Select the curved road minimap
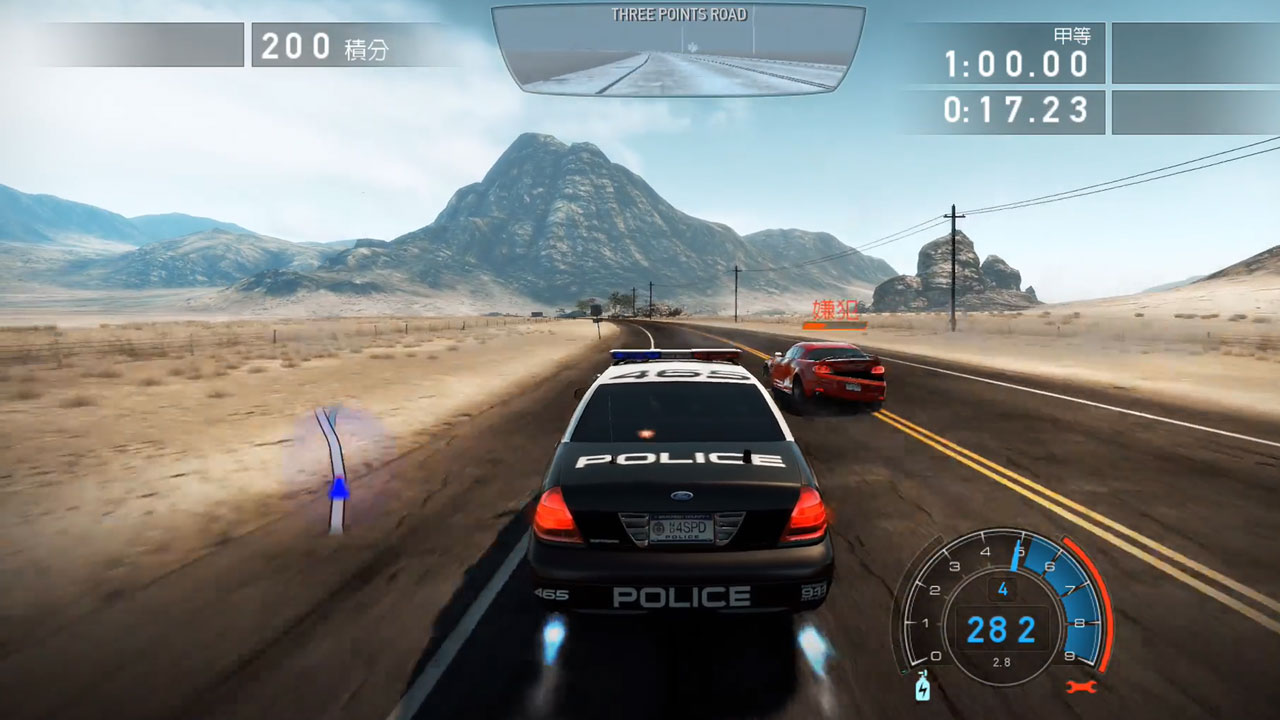 (x=334, y=468)
